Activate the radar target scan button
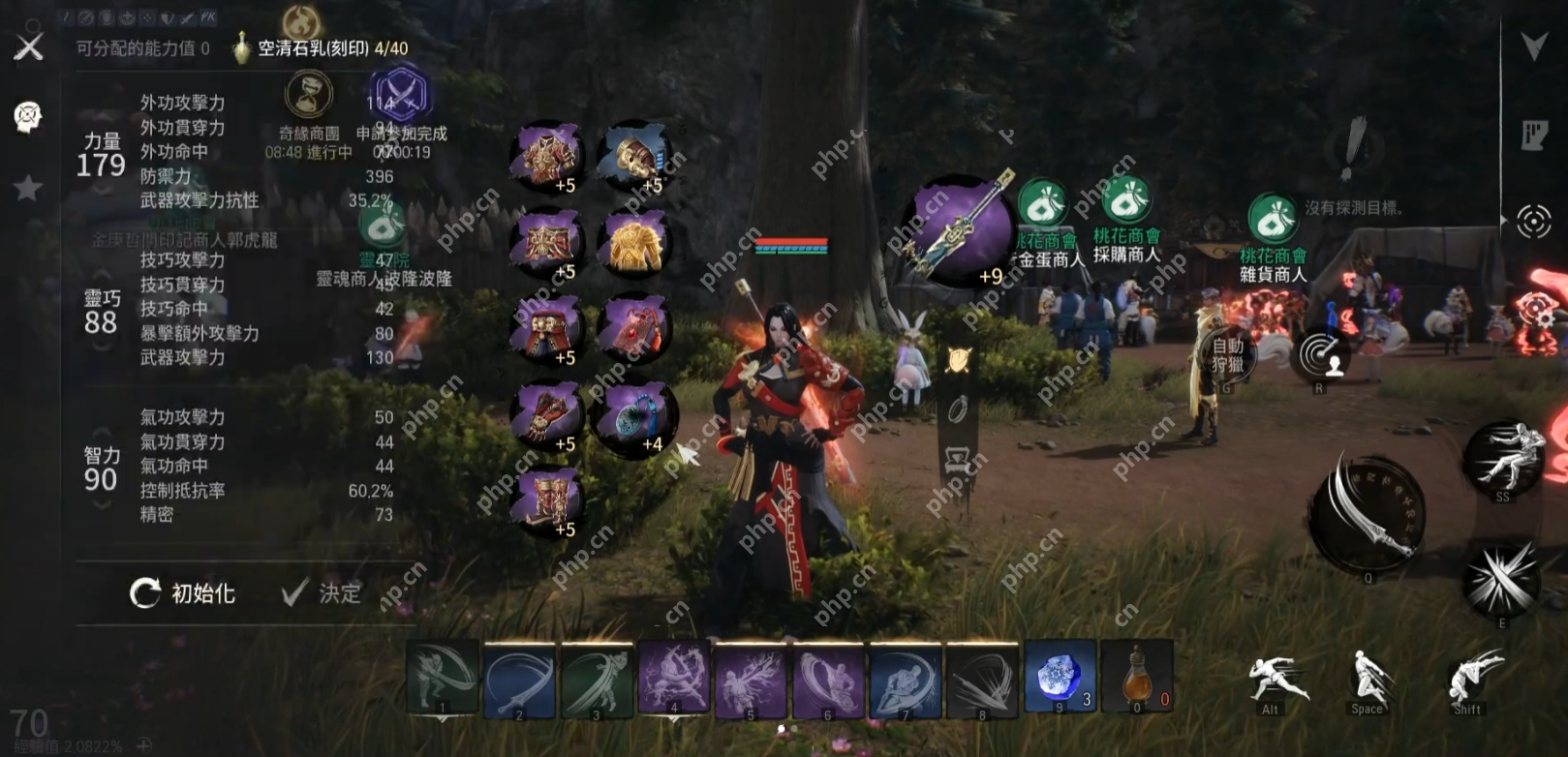 click(x=1321, y=355)
